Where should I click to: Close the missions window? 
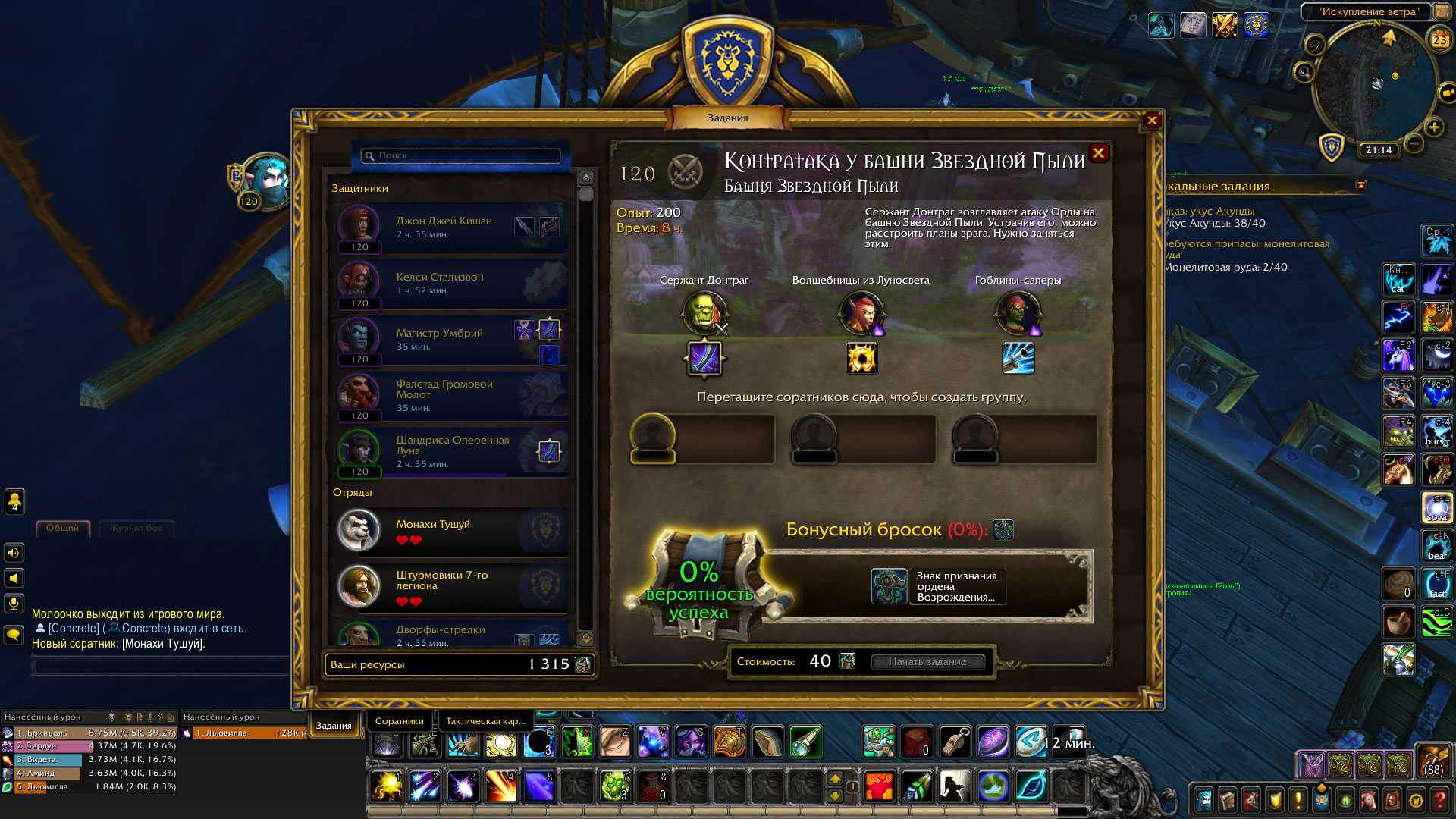click(1152, 121)
